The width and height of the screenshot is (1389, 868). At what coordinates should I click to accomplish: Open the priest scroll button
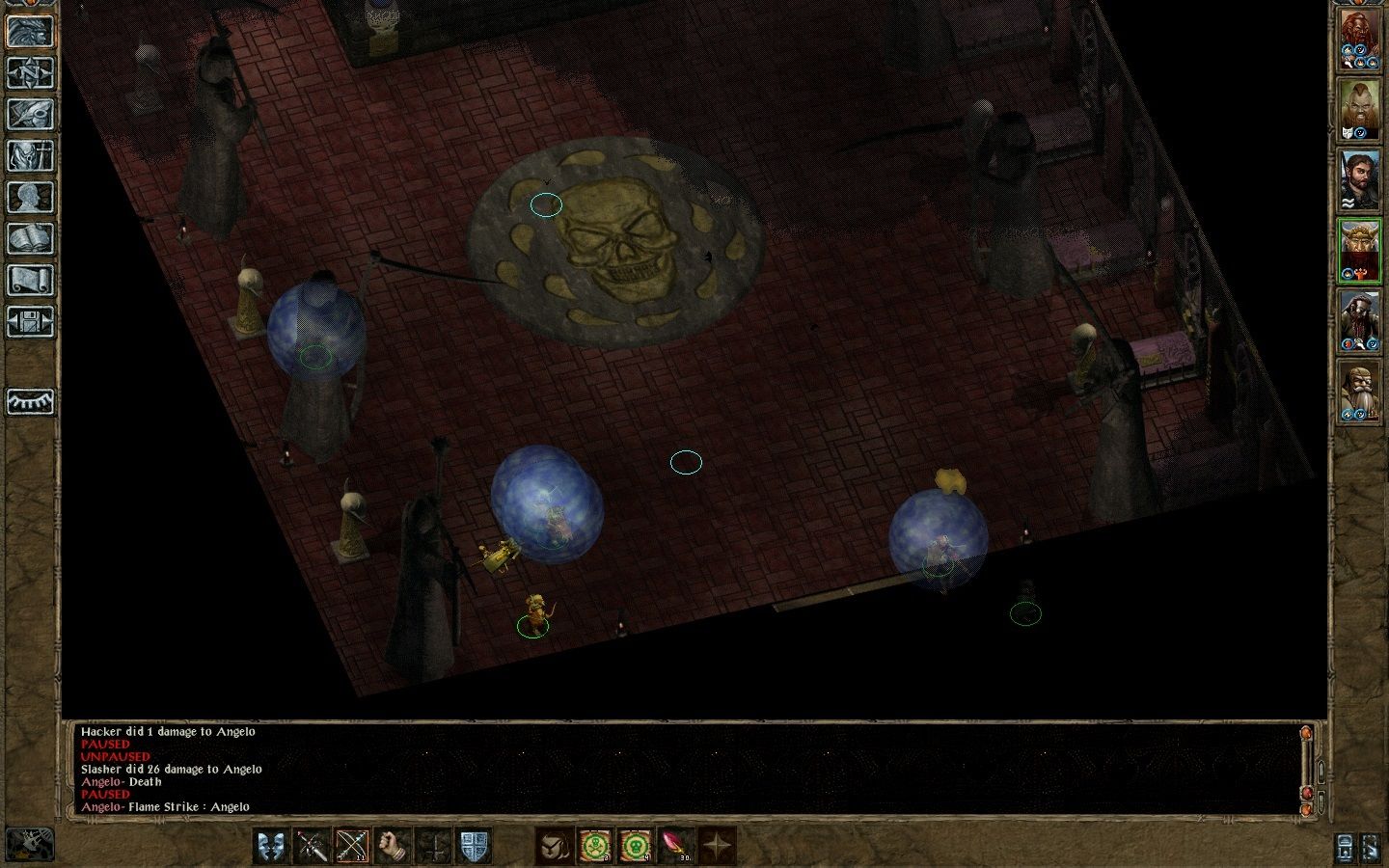30,281
